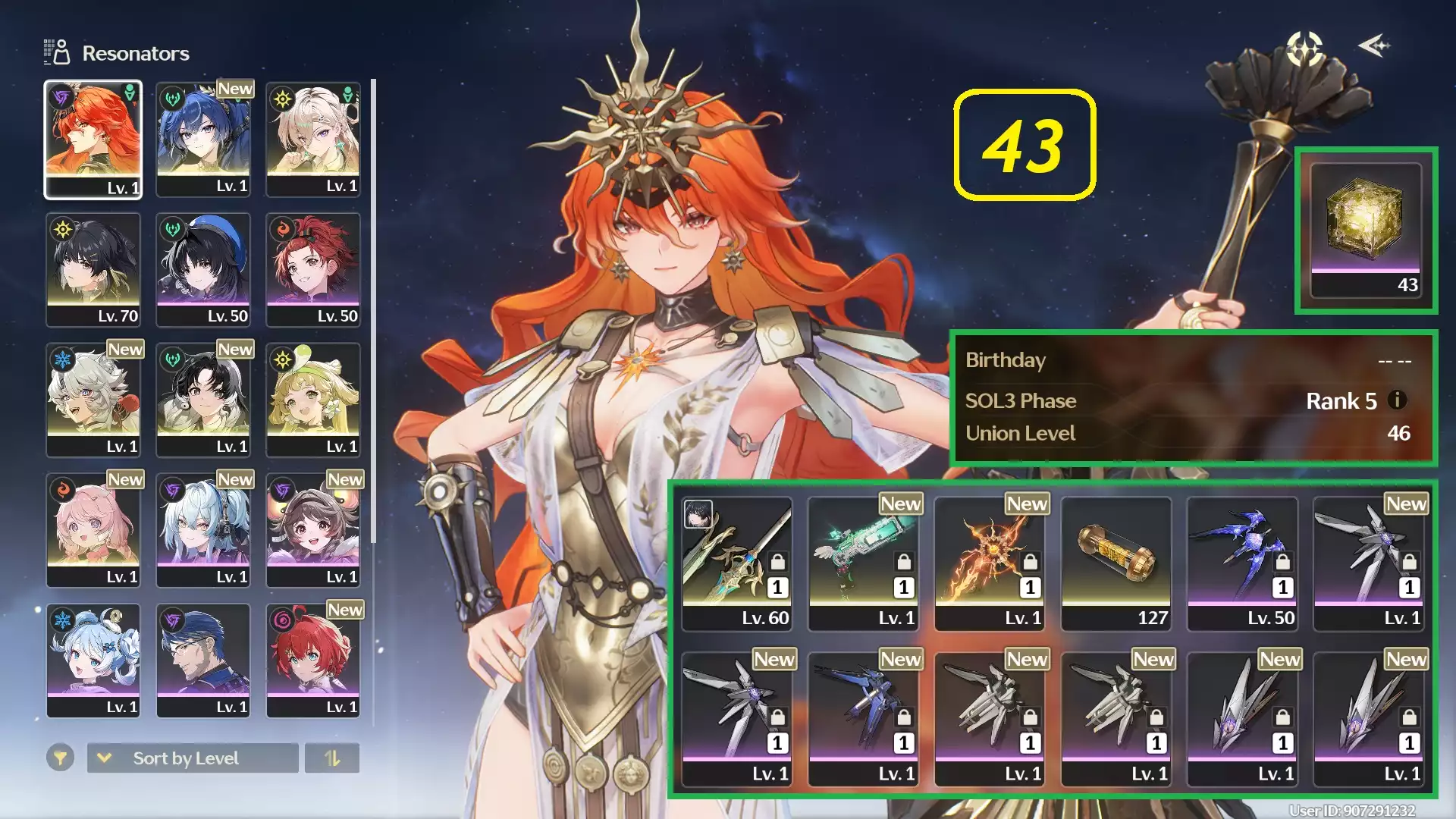Click the back arrow in the top corner
The height and width of the screenshot is (819, 1456).
pos(1374,46)
